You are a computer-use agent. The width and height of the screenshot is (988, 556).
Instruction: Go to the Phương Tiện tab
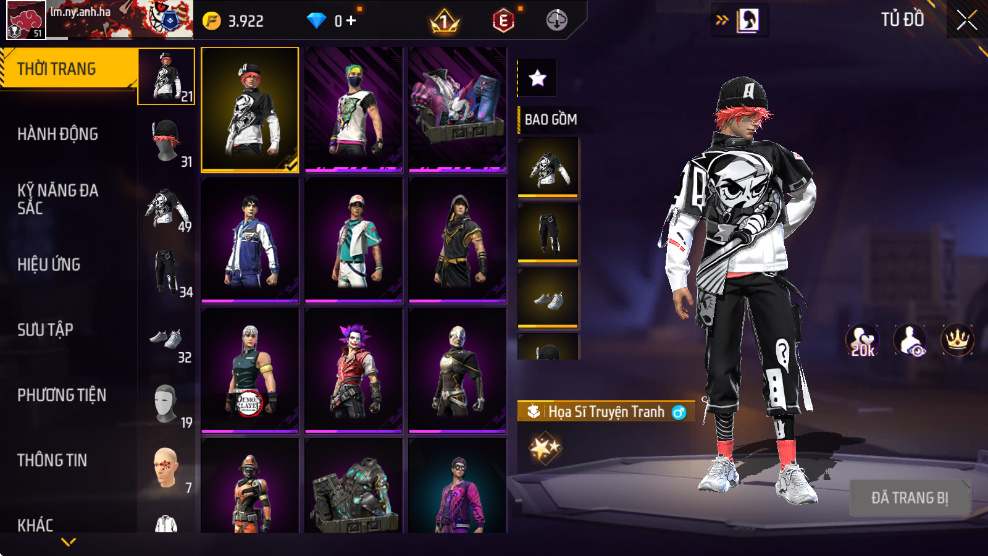coord(62,395)
